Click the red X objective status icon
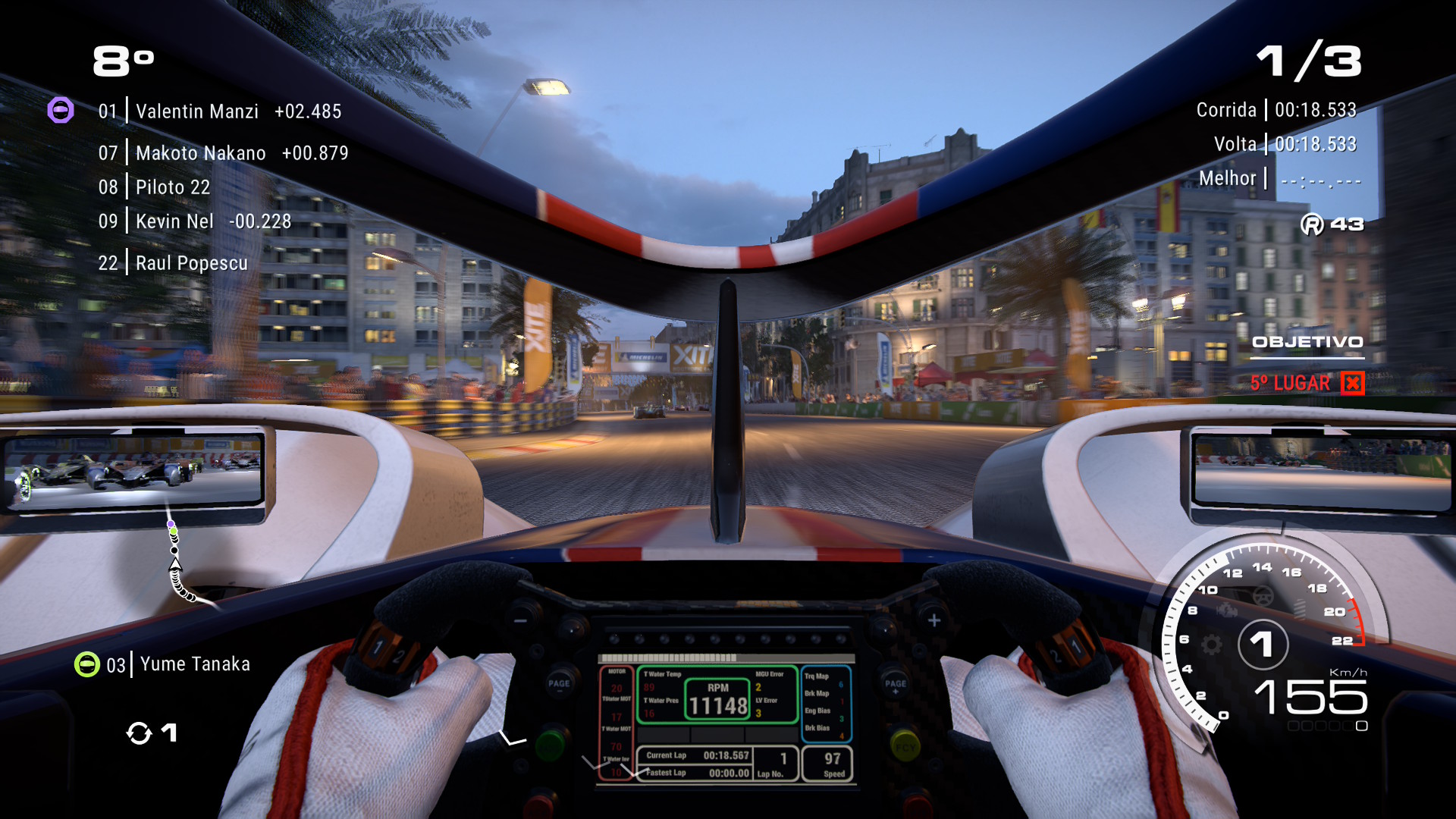 1352,383
